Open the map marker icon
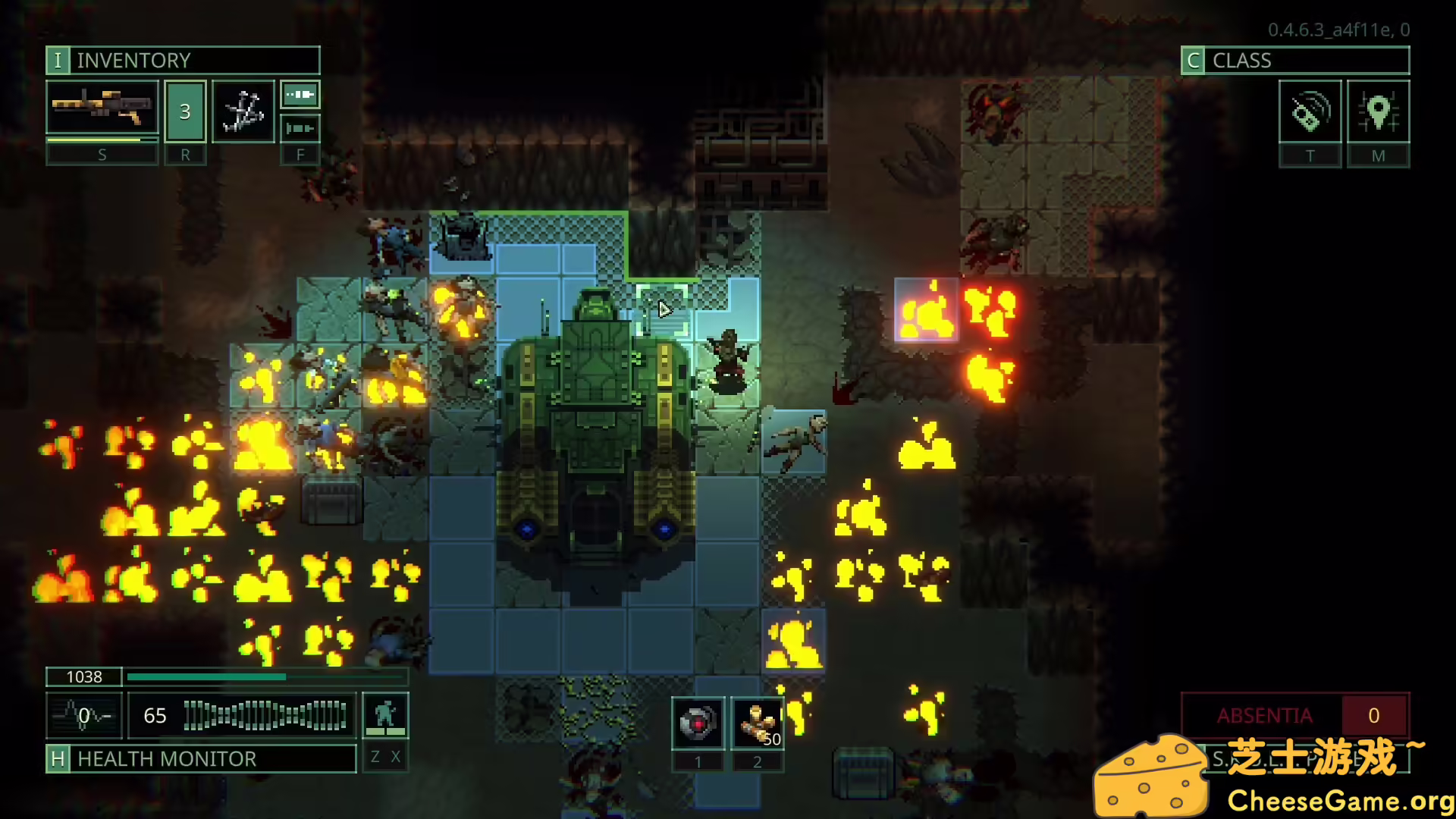The height and width of the screenshot is (819, 1456). point(1378,111)
